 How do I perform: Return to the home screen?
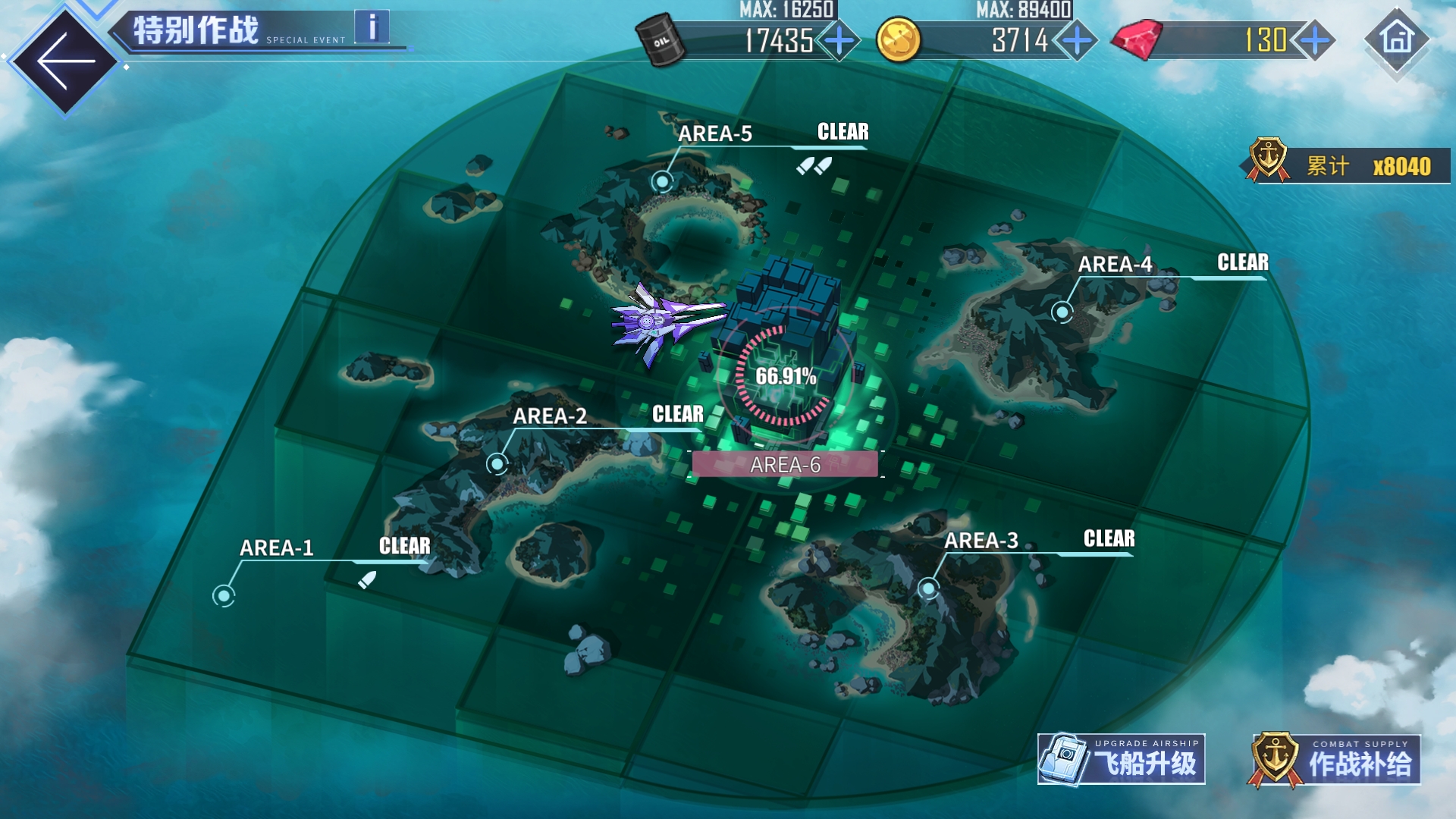point(1397,39)
